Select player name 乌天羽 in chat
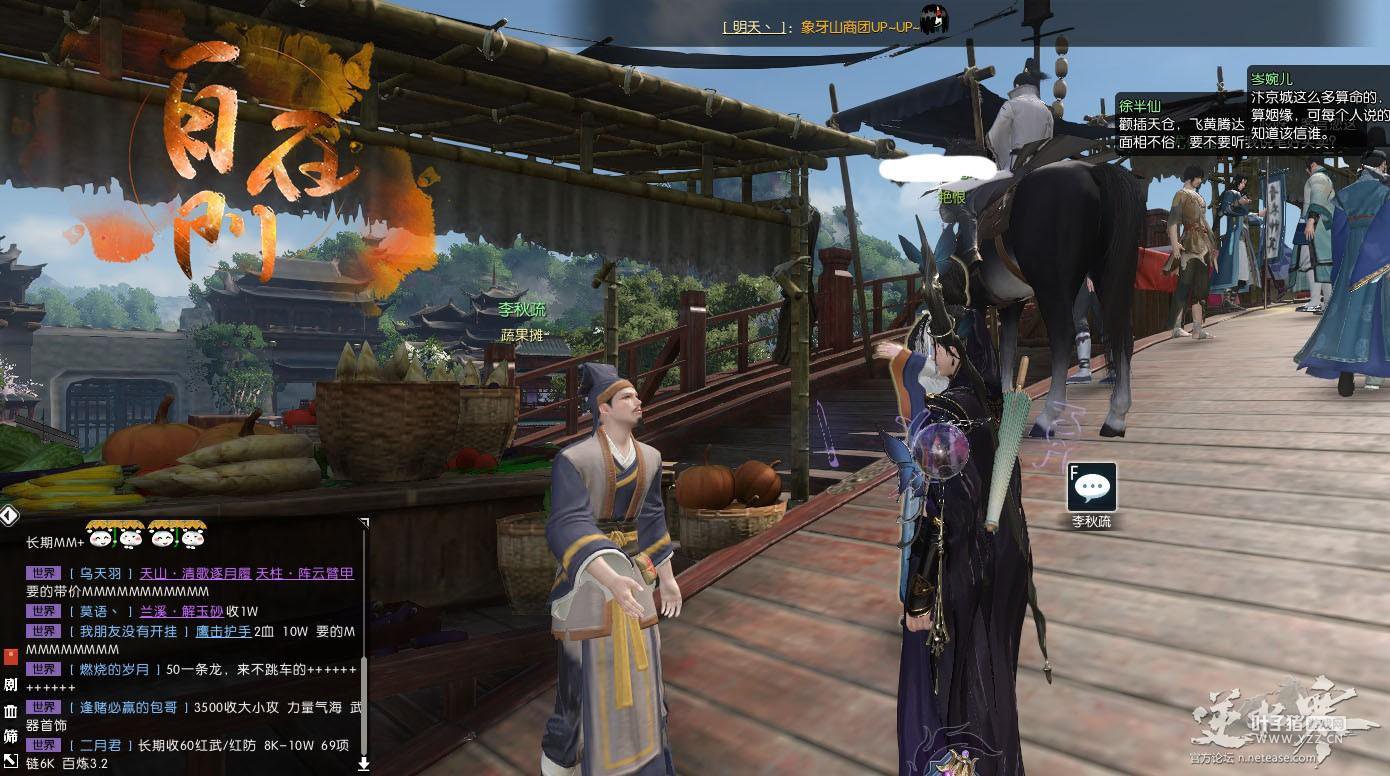Viewport: 1390px width, 776px height. point(100,574)
